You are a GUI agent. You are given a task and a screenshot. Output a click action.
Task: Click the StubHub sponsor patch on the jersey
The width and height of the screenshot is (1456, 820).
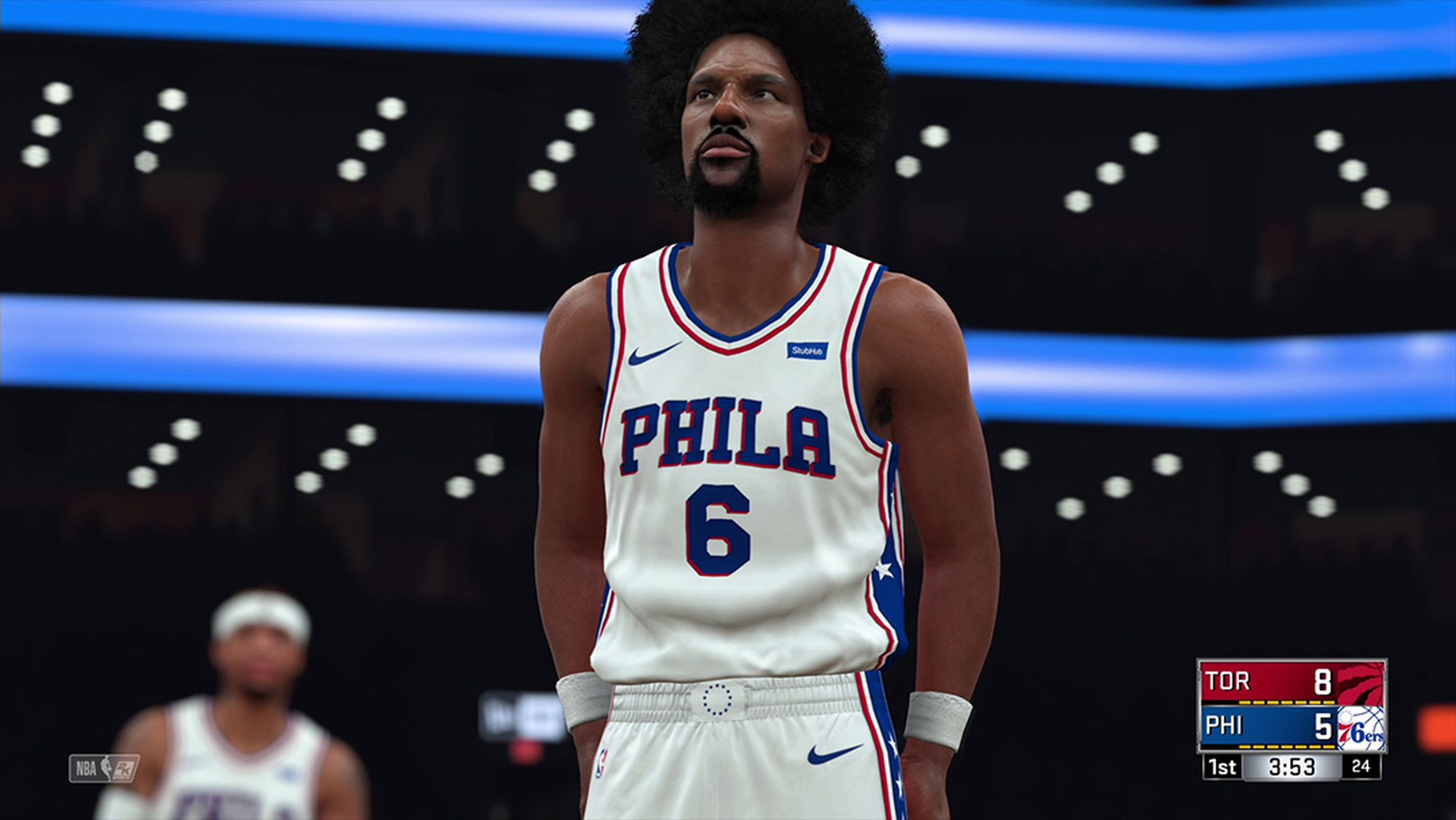point(807,350)
